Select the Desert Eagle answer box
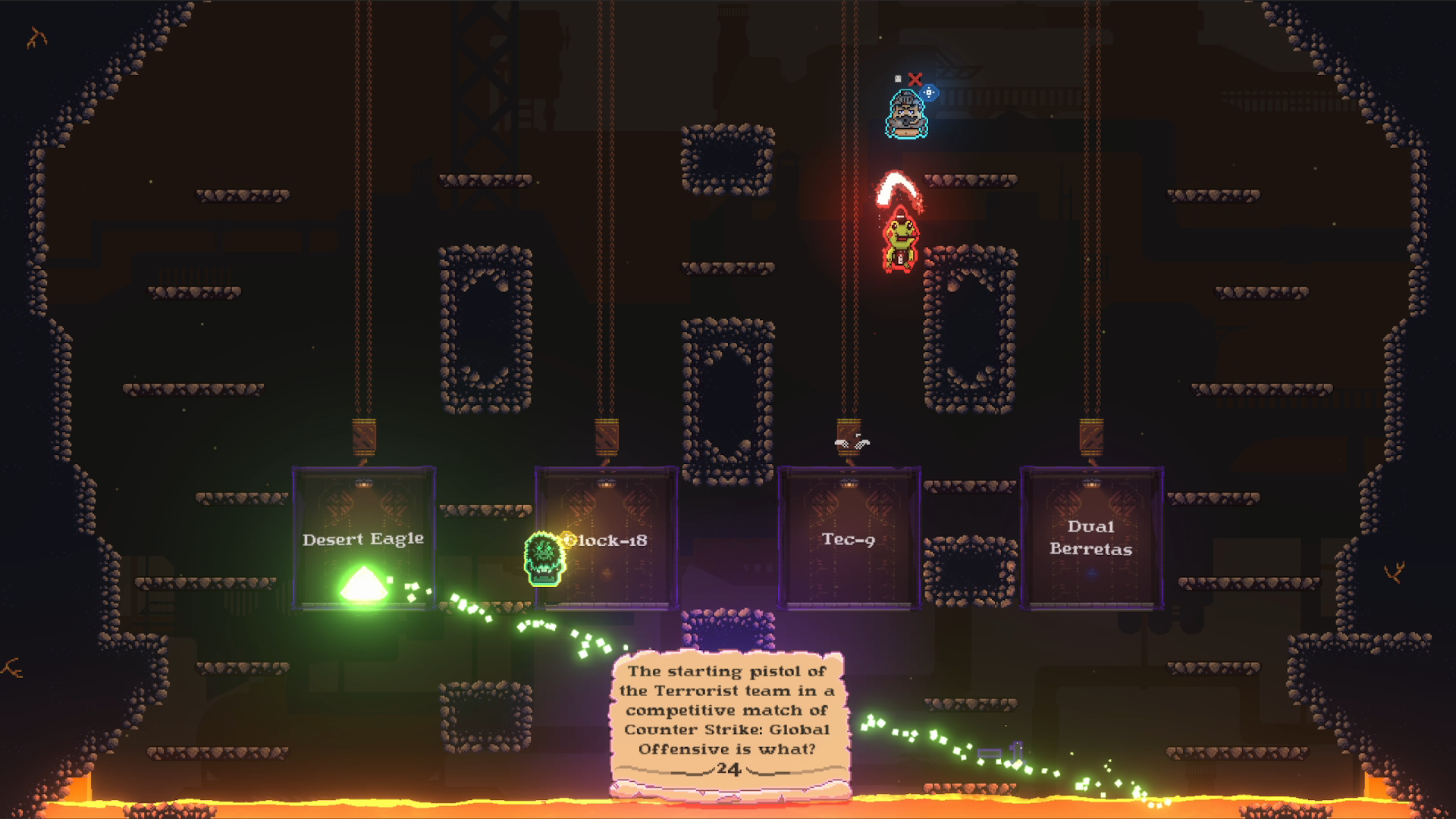This screenshot has width=1456, height=819. click(363, 540)
